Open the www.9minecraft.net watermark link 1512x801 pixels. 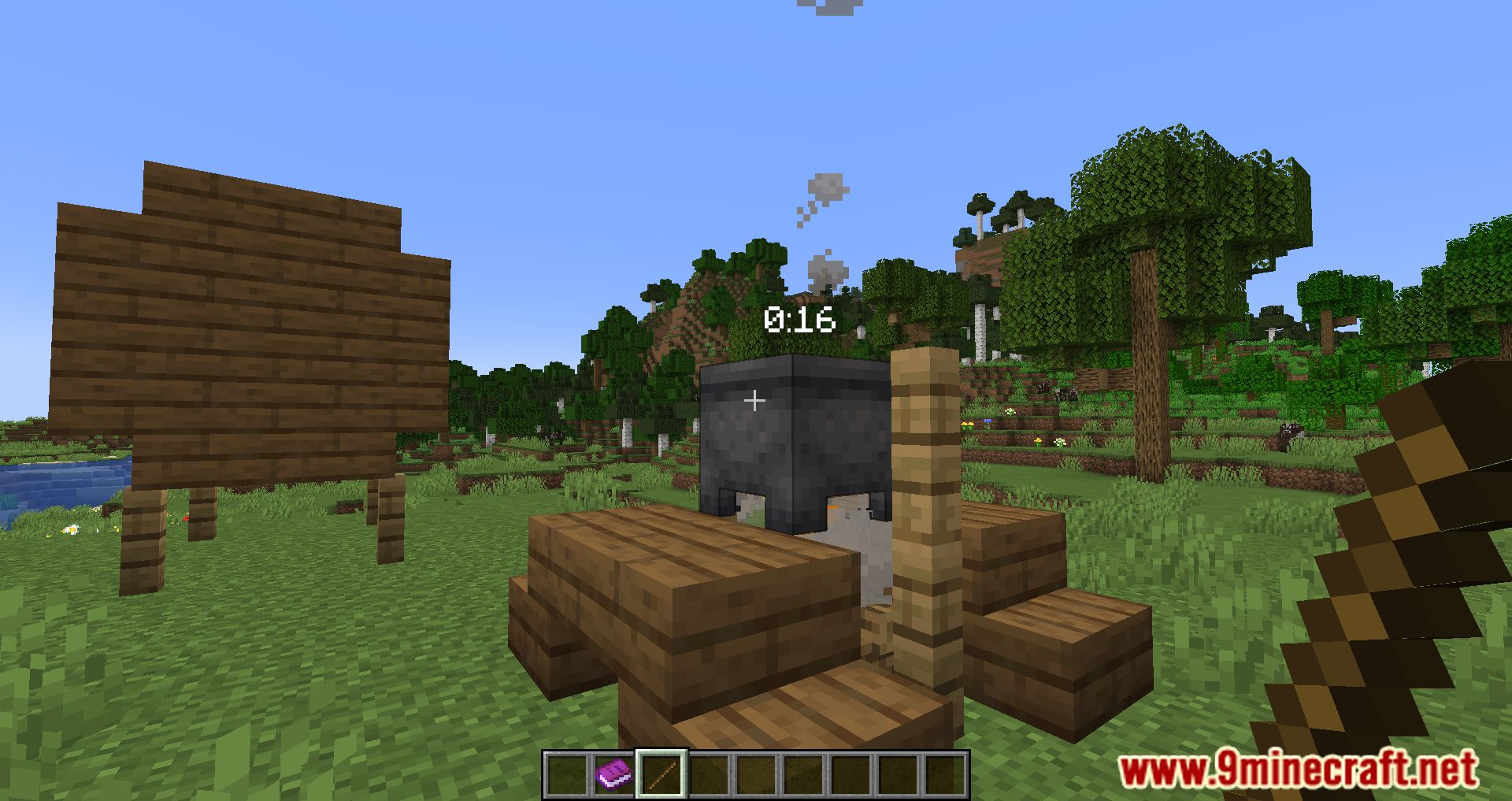(1298, 769)
